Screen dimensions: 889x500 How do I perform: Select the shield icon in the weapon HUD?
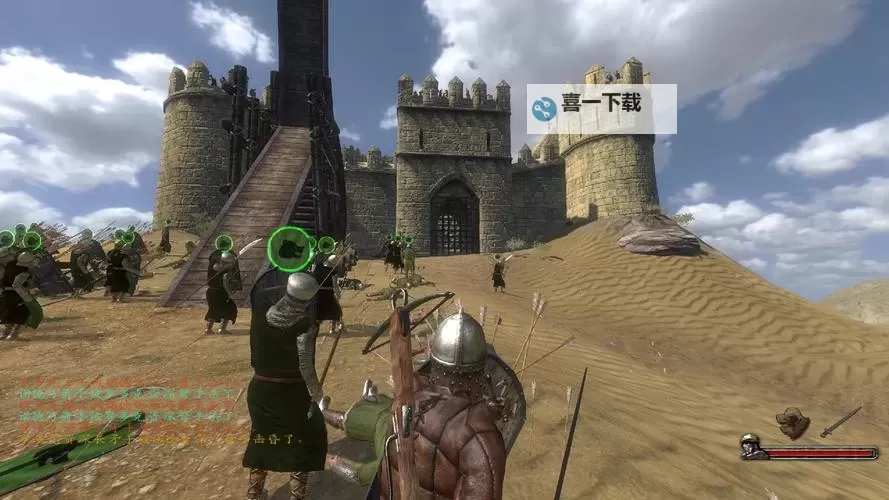tap(794, 422)
